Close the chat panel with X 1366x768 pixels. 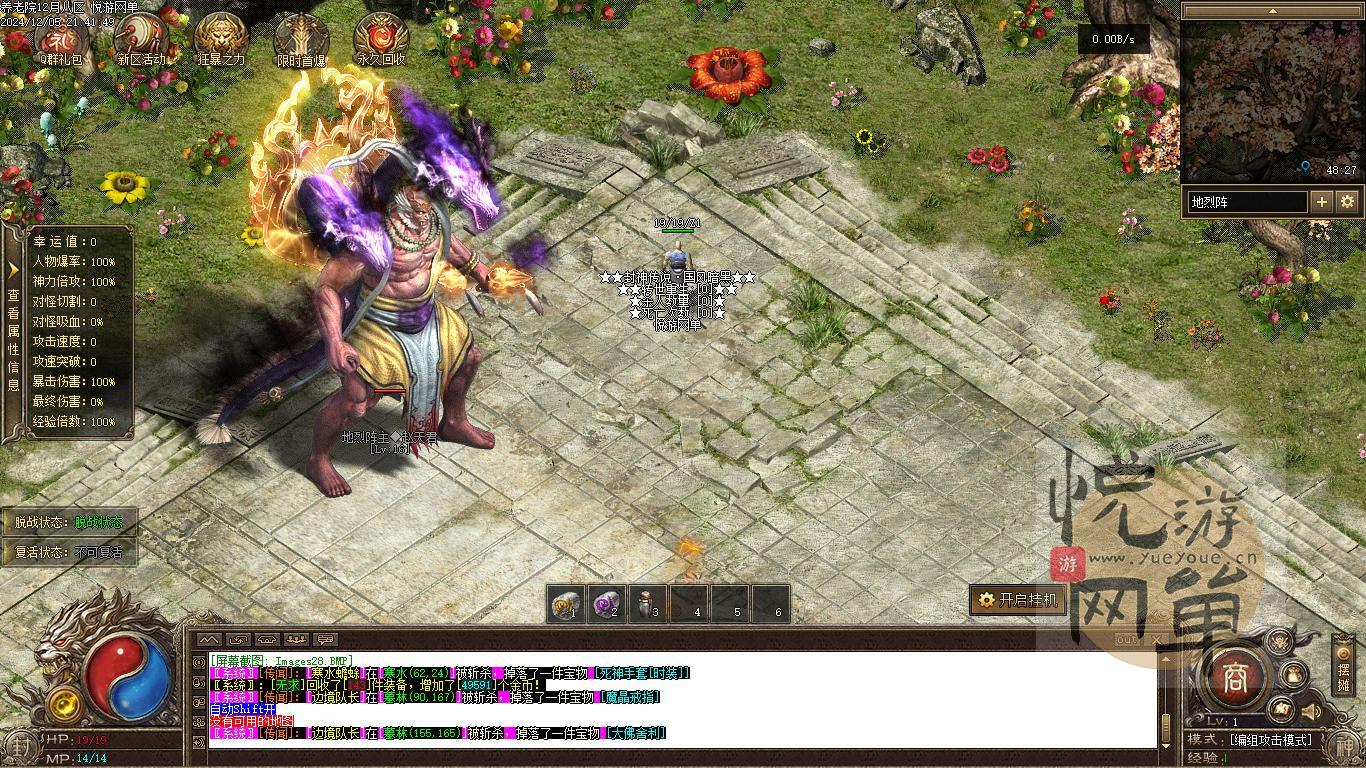point(1156,640)
